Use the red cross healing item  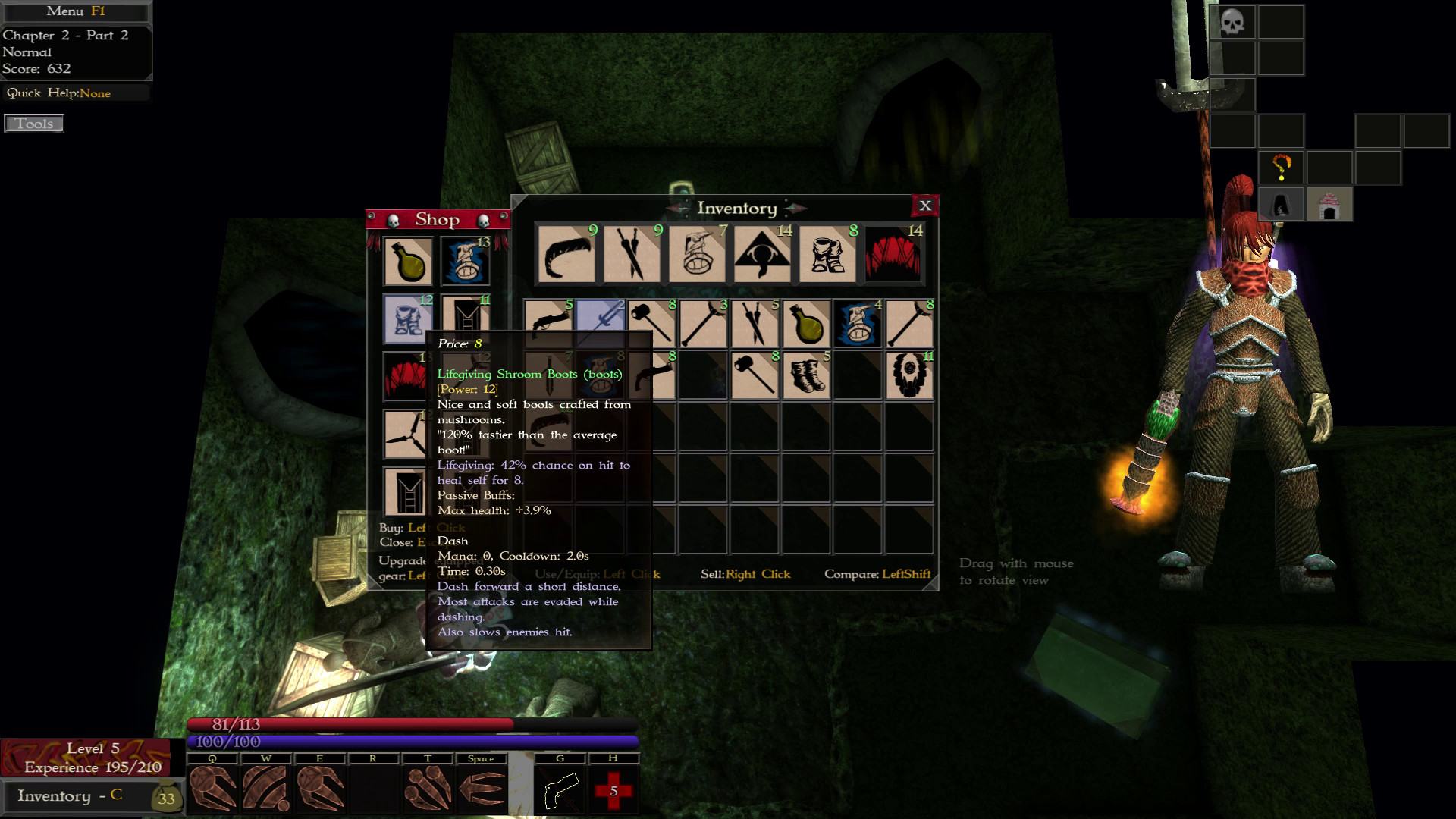pyautogui.click(x=613, y=791)
